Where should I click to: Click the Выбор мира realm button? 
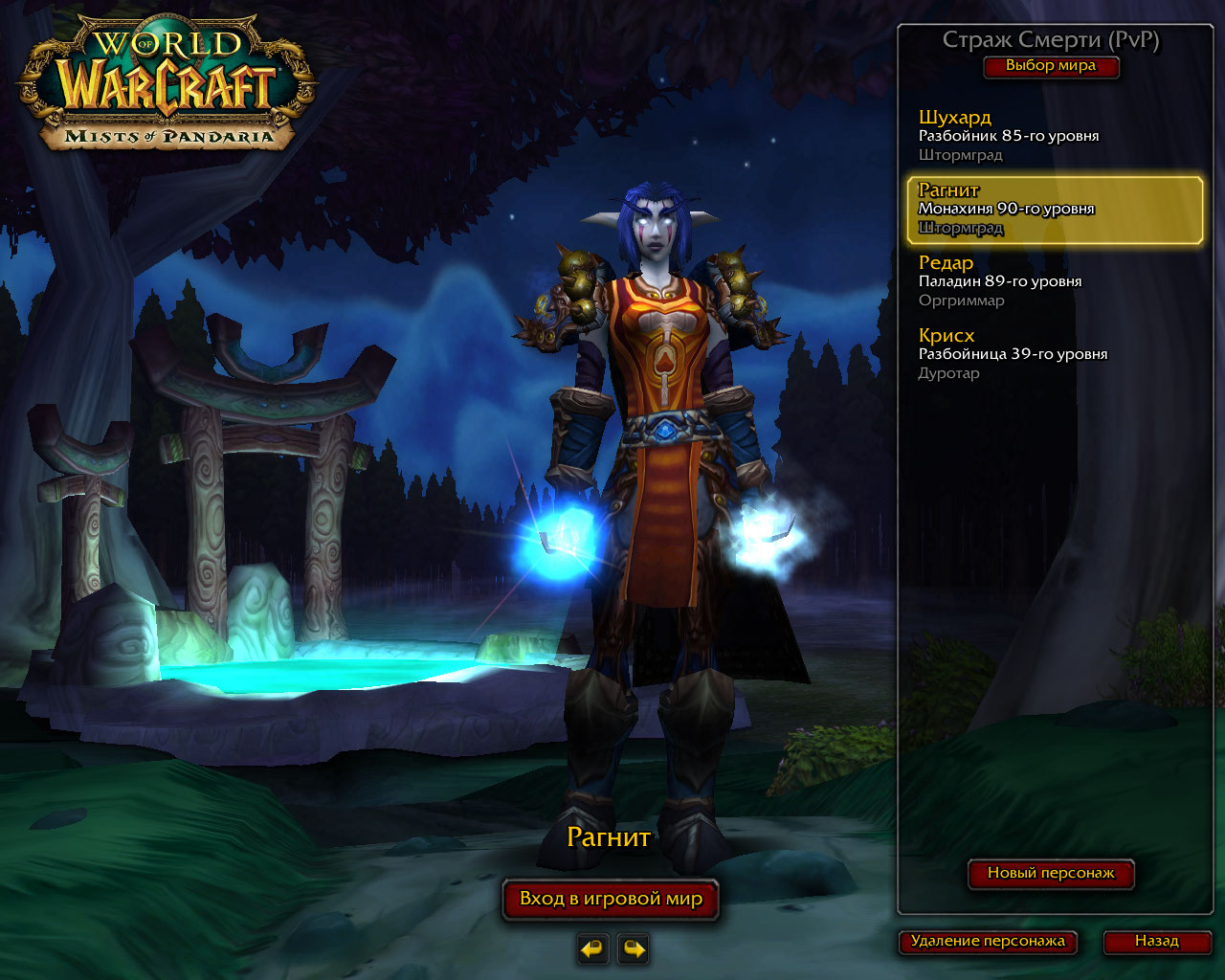(x=1051, y=66)
